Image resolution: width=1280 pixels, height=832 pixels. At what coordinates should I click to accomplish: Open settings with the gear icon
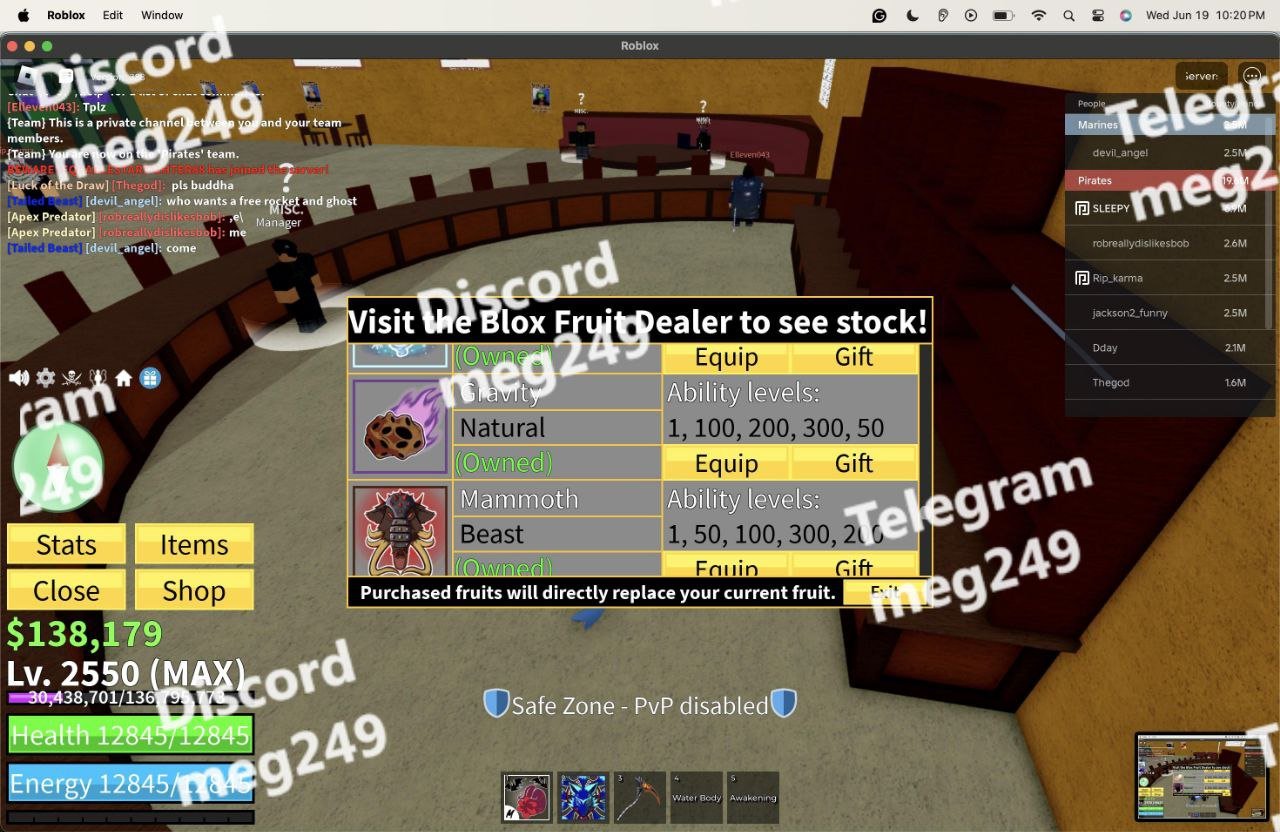click(45, 378)
